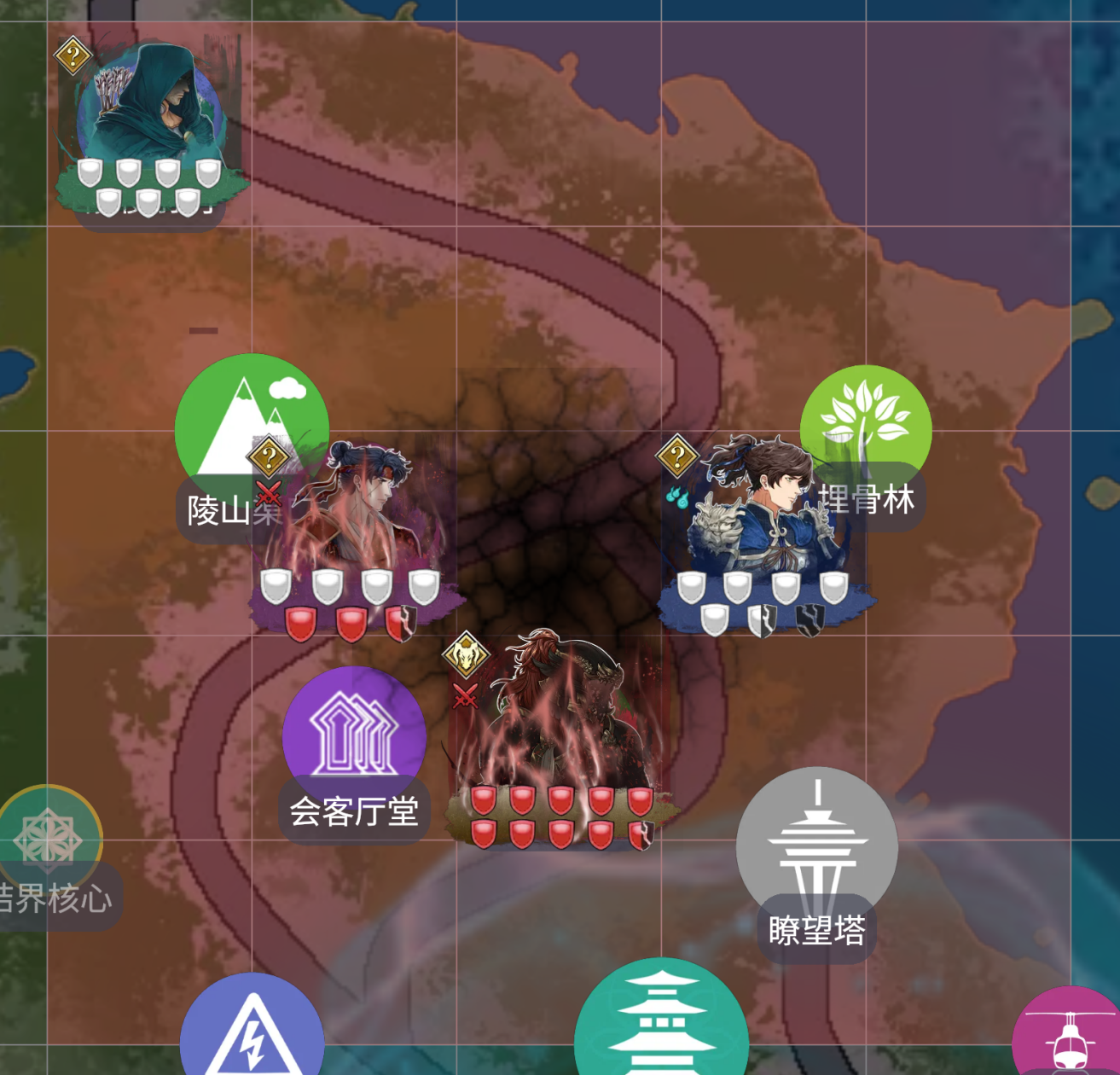Viewport: 1120px width, 1075px height.
Task: Open the teal pagoda location marker
Action: (661, 1024)
